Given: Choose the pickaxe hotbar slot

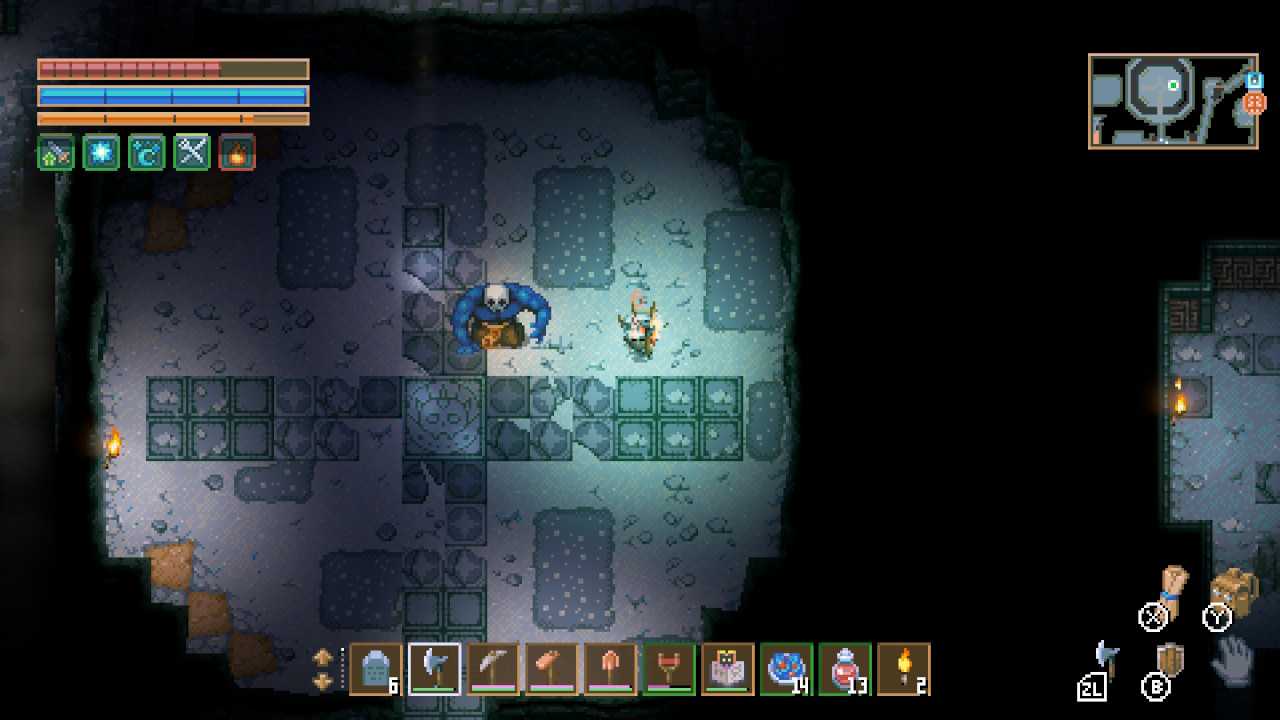Looking at the screenshot, I should tap(493, 669).
